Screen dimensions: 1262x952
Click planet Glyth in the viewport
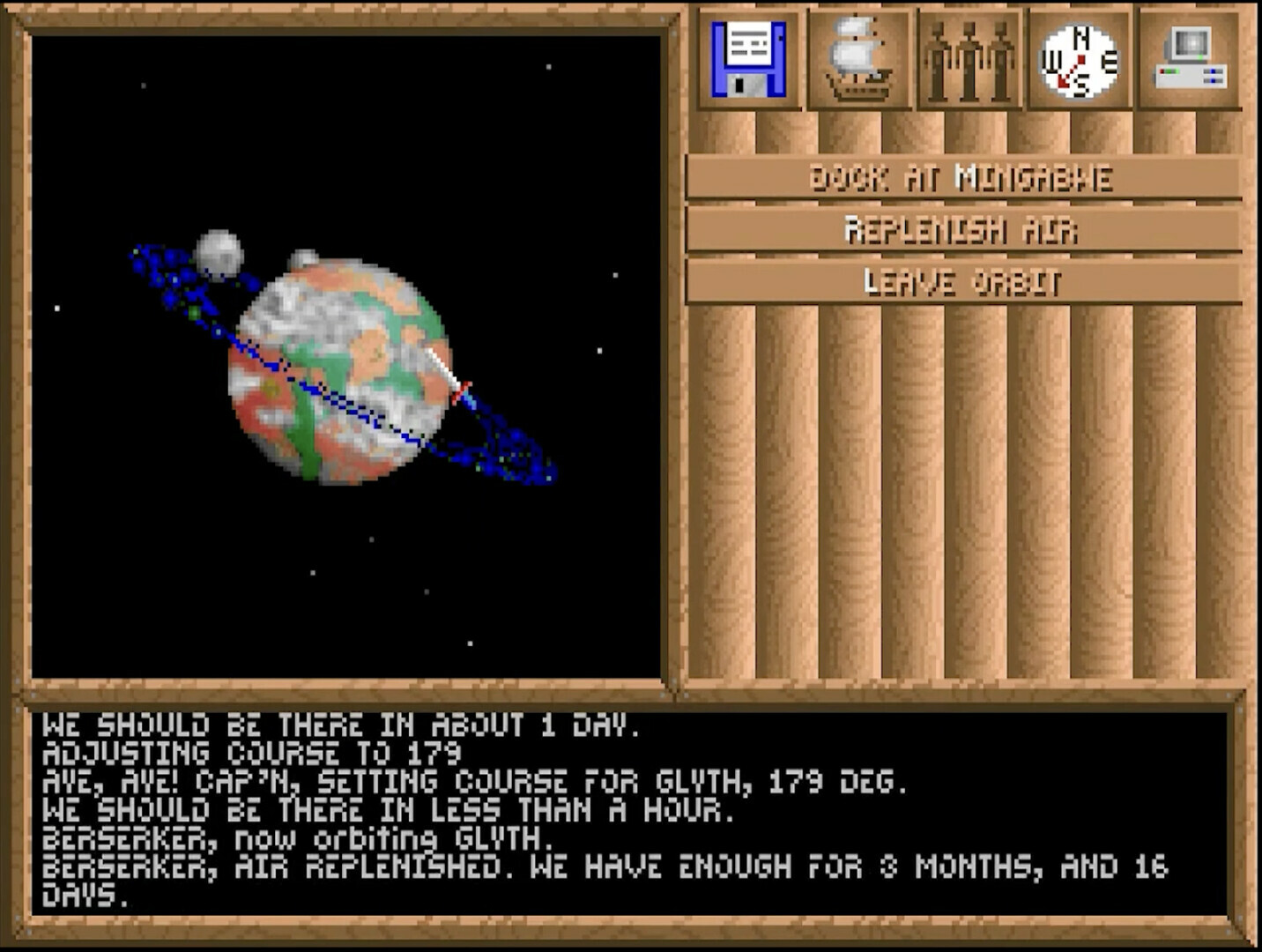[x=344, y=370]
